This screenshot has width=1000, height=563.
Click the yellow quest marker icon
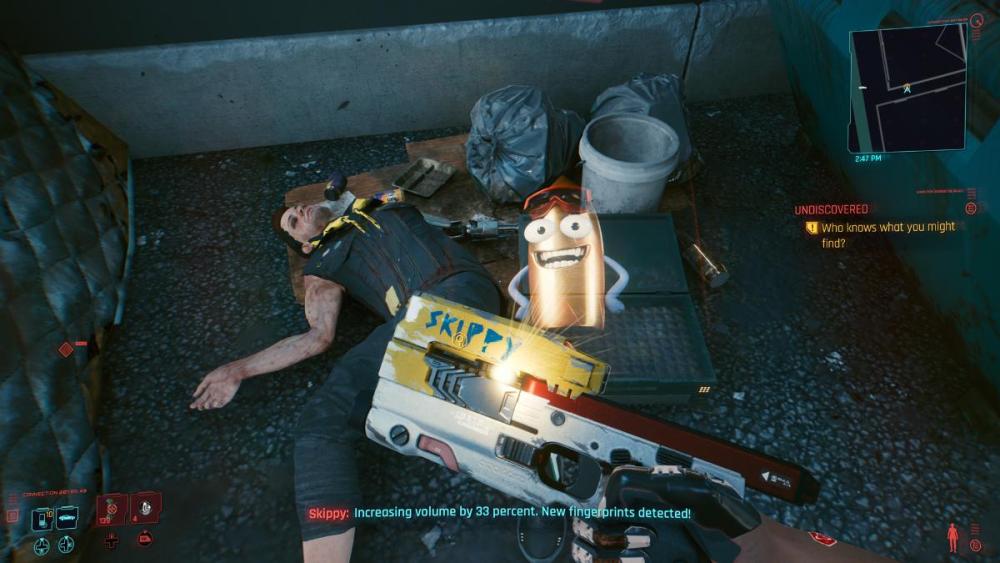pyautogui.click(x=812, y=228)
